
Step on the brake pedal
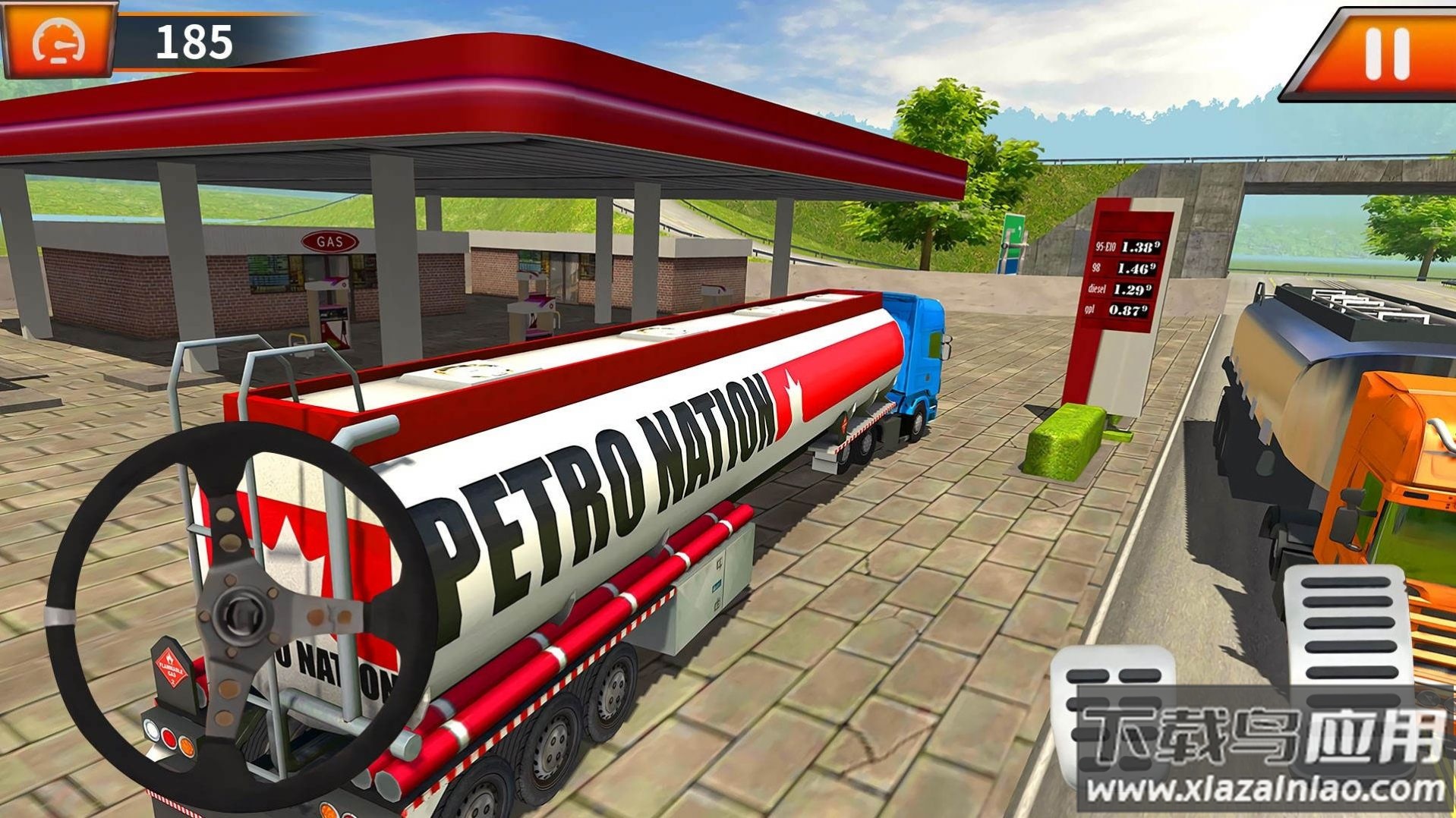point(1113,713)
